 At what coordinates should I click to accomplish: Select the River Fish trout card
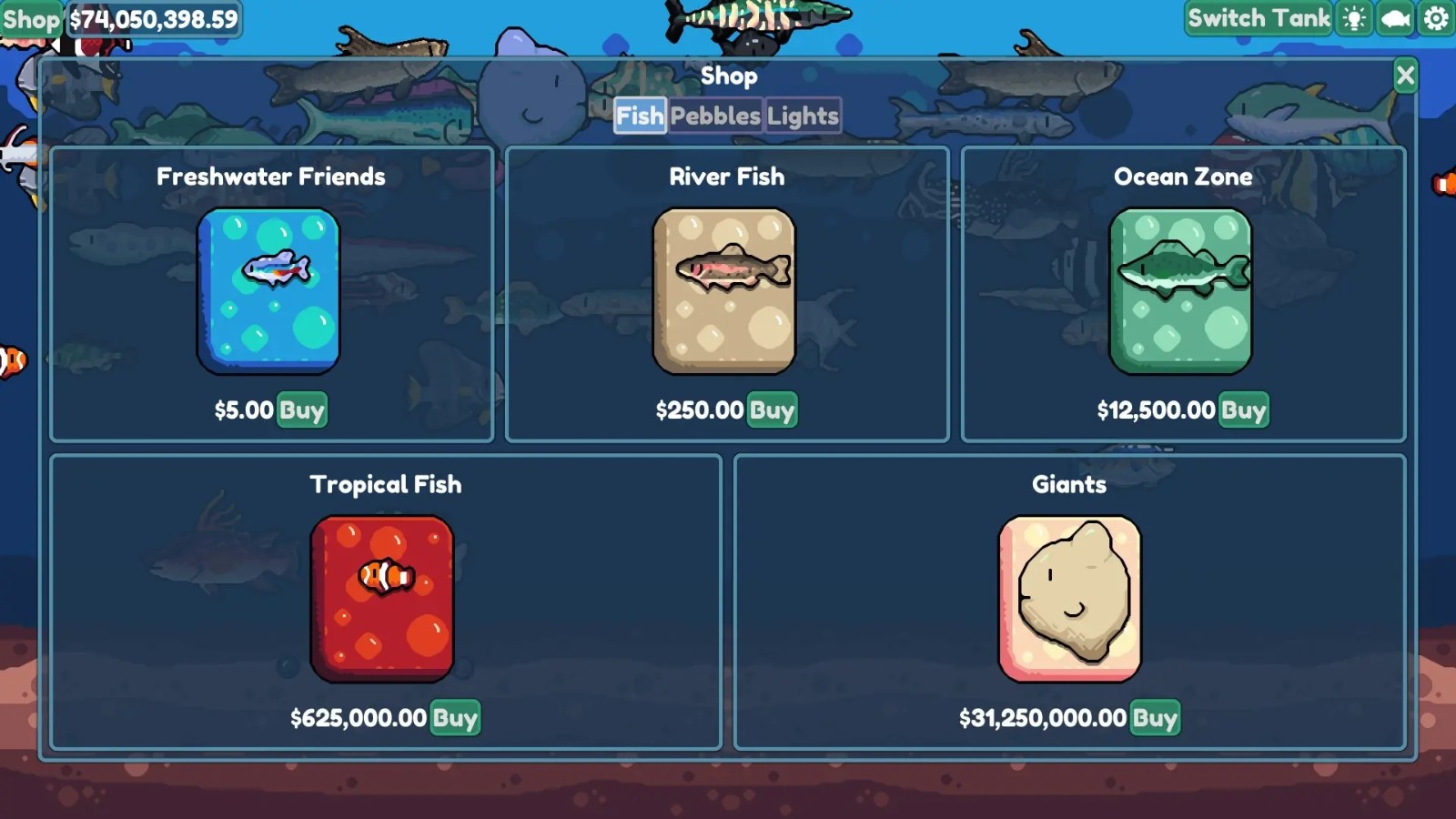pyautogui.click(x=725, y=289)
